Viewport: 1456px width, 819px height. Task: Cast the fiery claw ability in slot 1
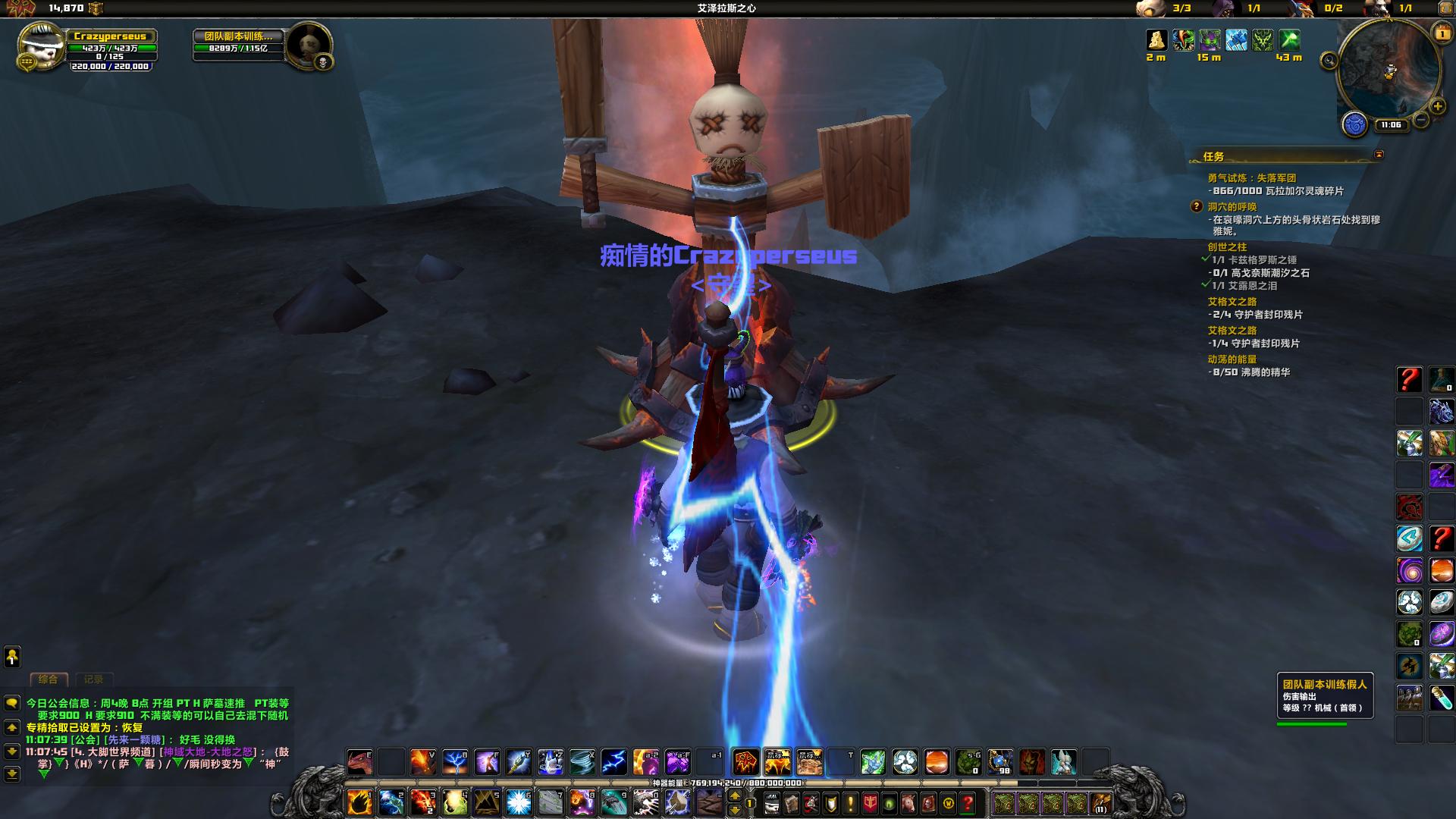point(359,802)
